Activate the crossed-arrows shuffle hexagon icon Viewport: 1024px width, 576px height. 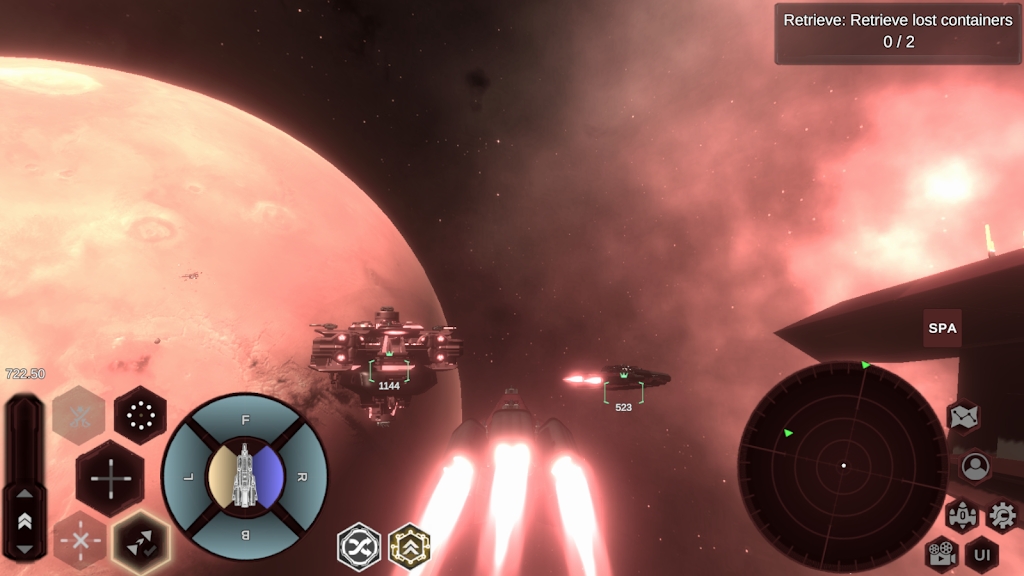tap(359, 546)
